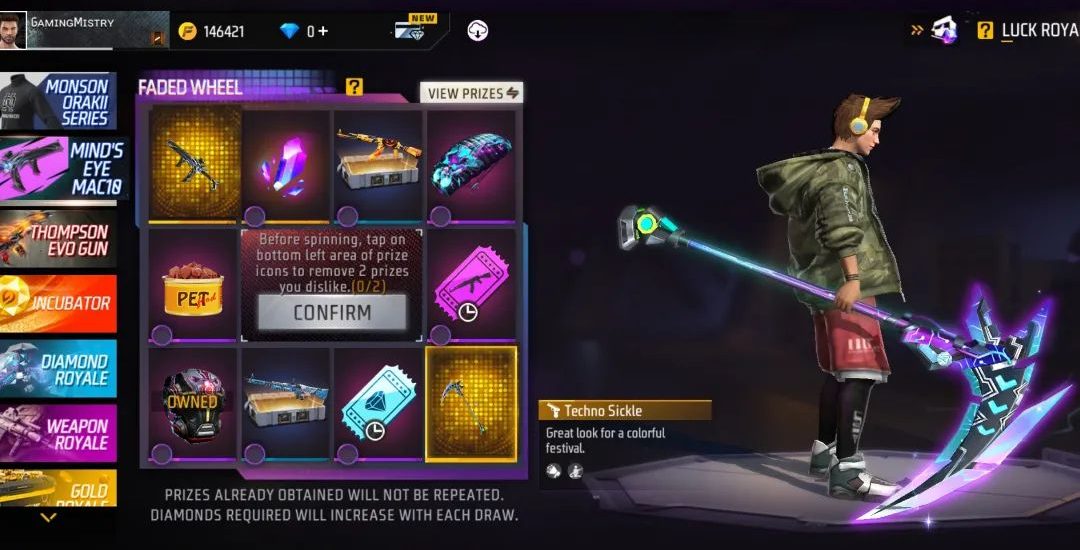Choose the Pet food can prize
The width and height of the screenshot is (1080, 550).
193,286
